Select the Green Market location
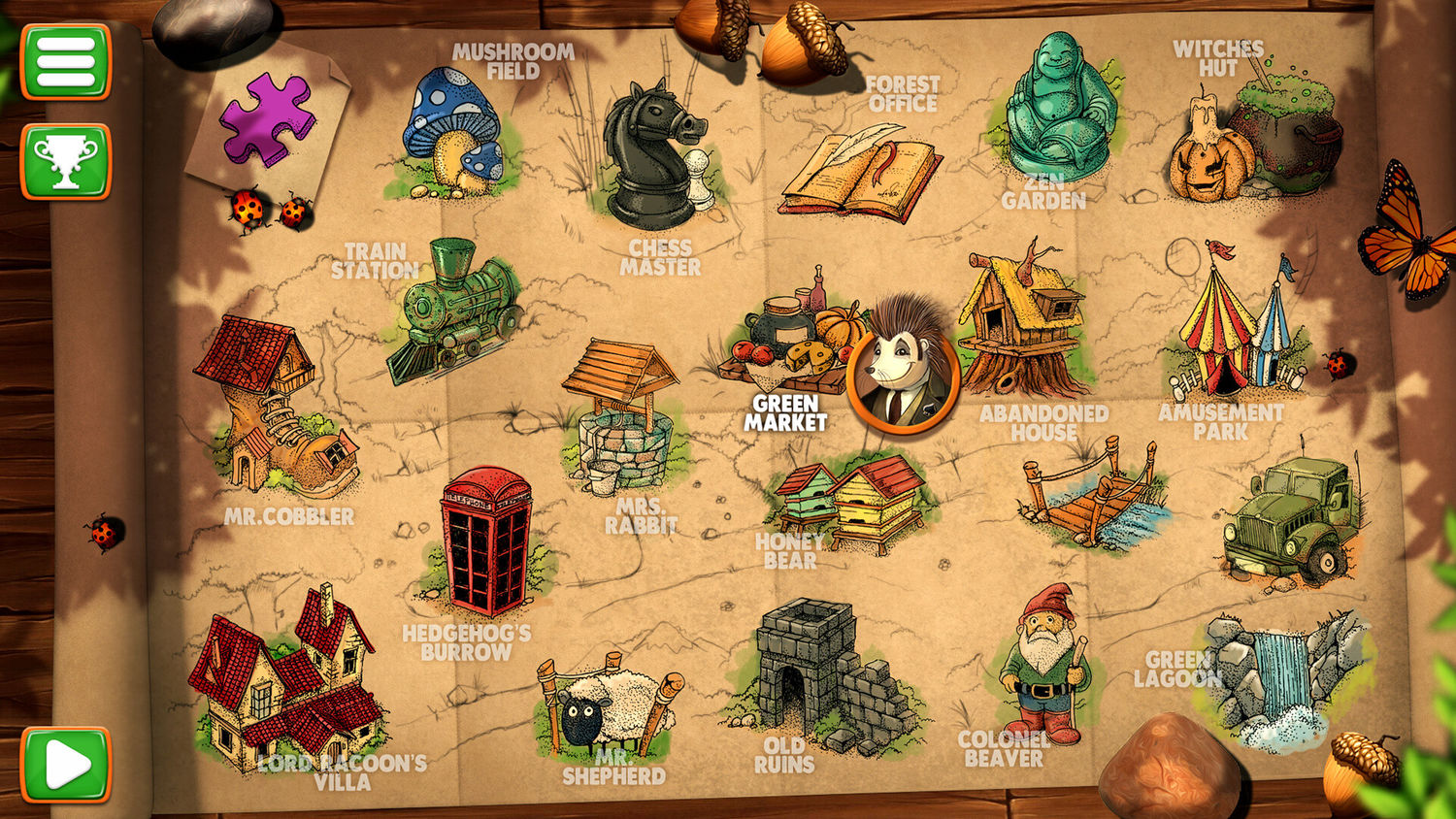 (791, 340)
